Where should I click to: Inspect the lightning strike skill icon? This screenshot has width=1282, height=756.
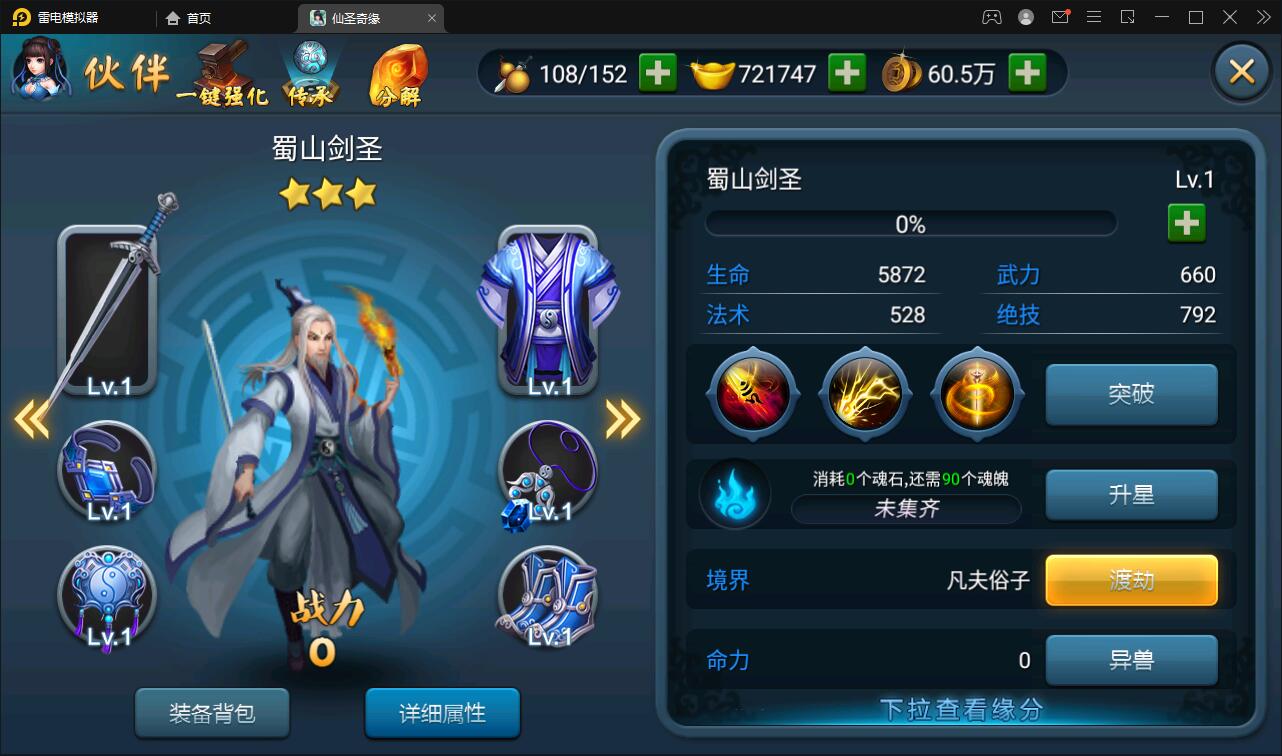[x=865, y=393]
